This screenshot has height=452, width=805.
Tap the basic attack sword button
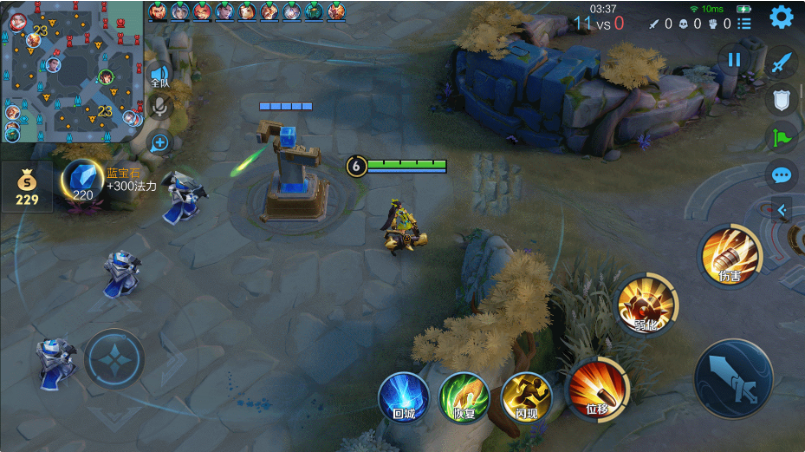click(x=733, y=377)
